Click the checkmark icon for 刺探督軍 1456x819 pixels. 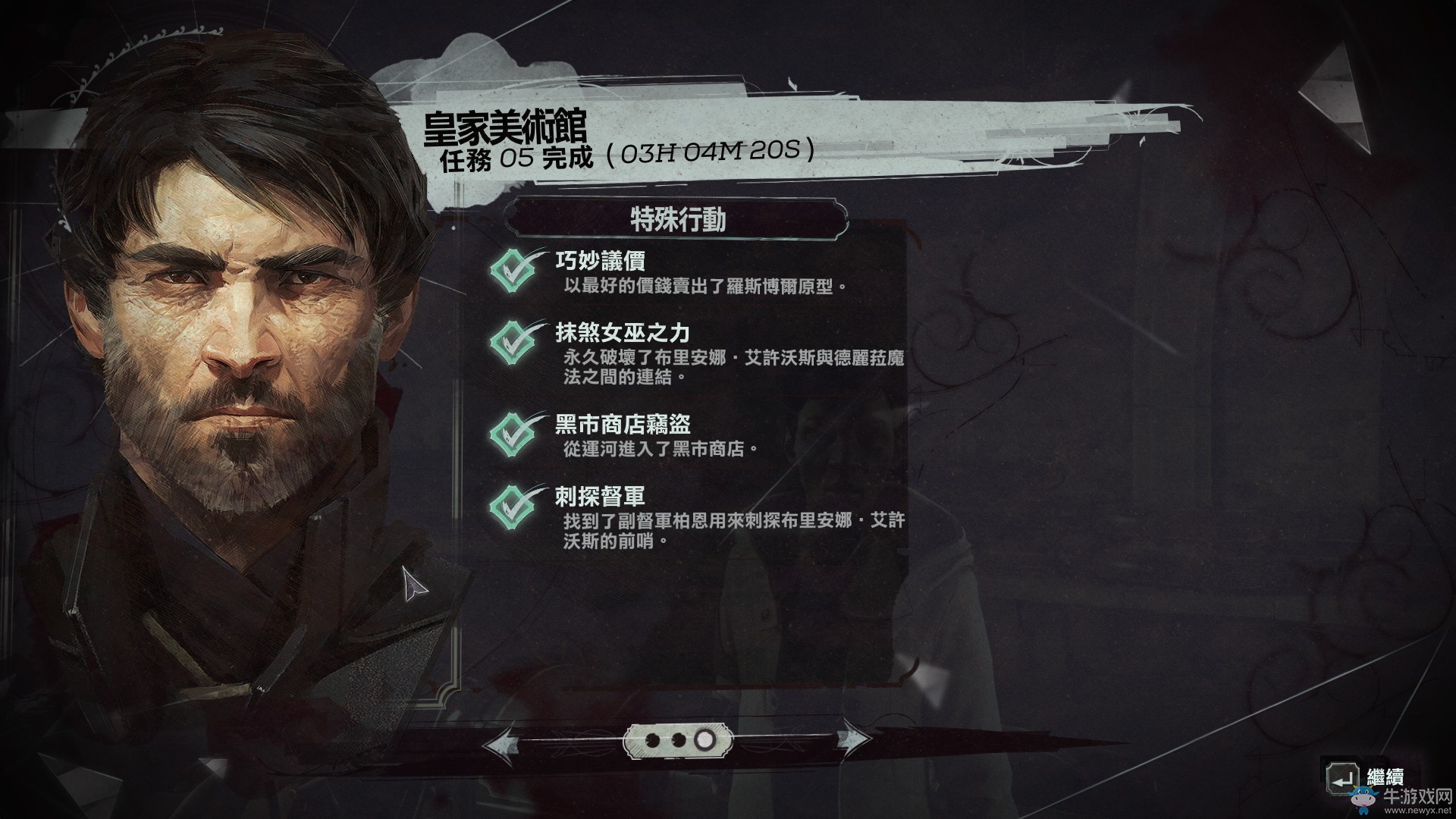tap(515, 504)
